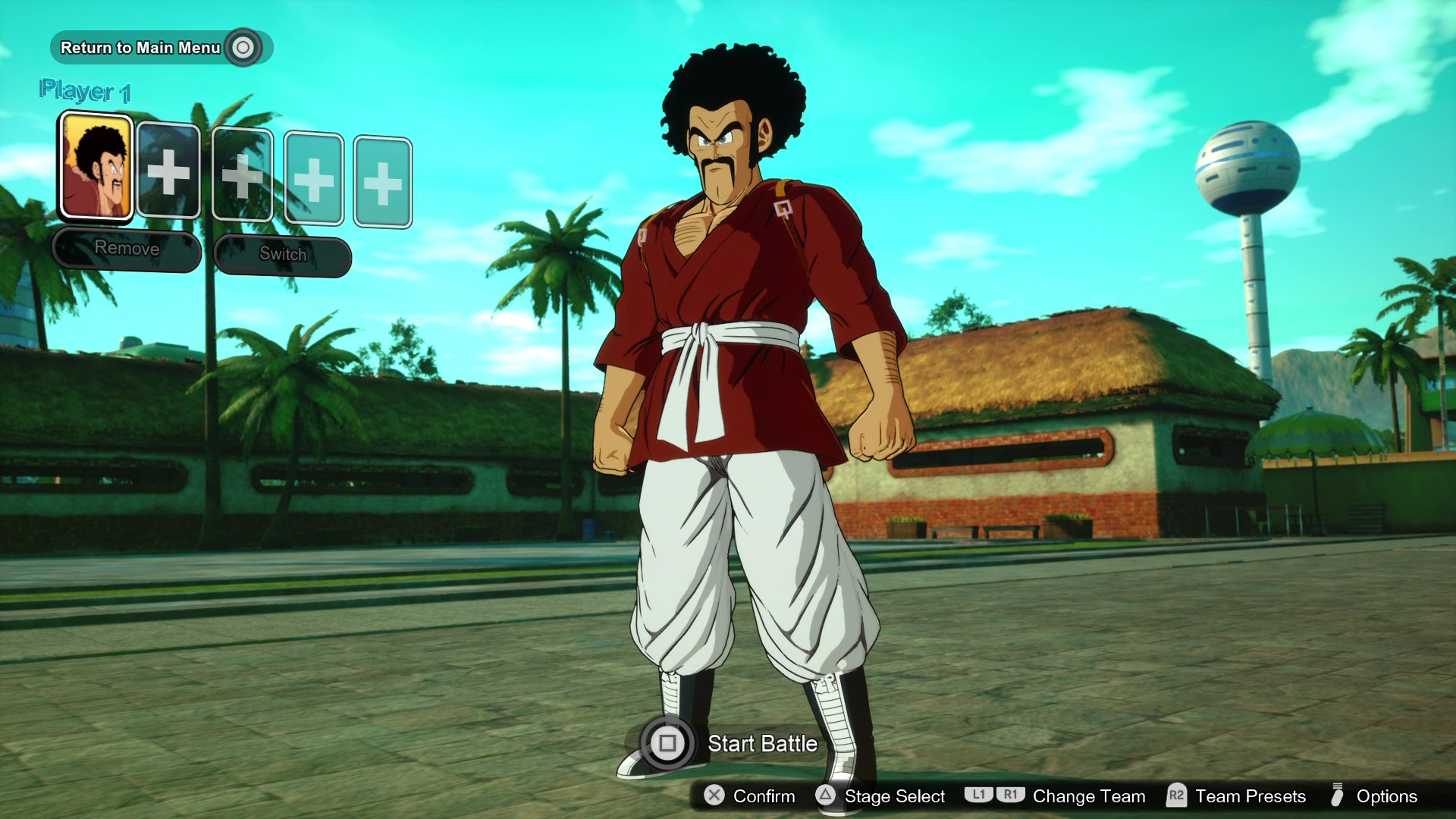Add a fighter in the second team slot
The height and width of the screenshot is (819, 1456).
tap(168, 174)
